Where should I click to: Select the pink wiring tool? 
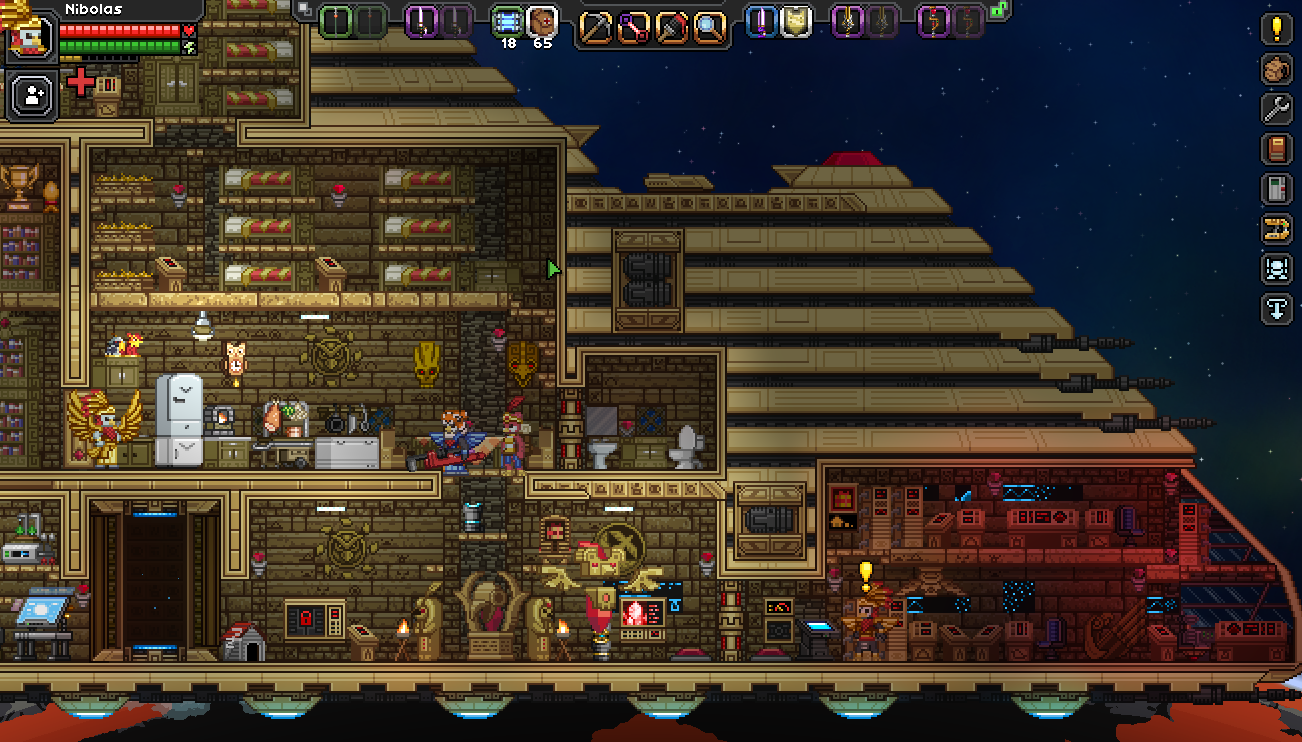pyautogui.click(x=633, y=25)
